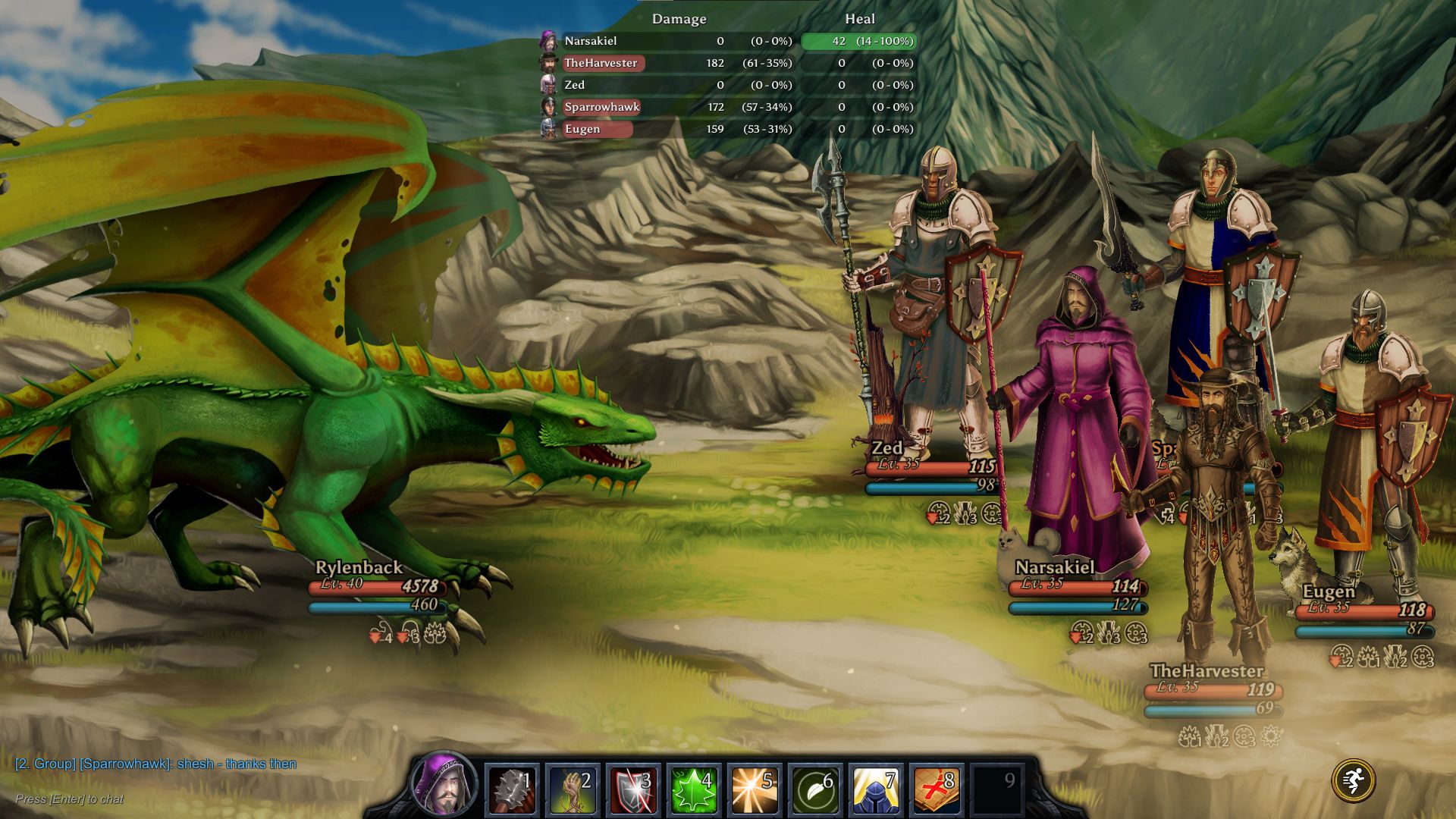Cast the rooted hand ability in slot 2
The width and height of the screenshot is (1456, 819).
pos(573,789)
